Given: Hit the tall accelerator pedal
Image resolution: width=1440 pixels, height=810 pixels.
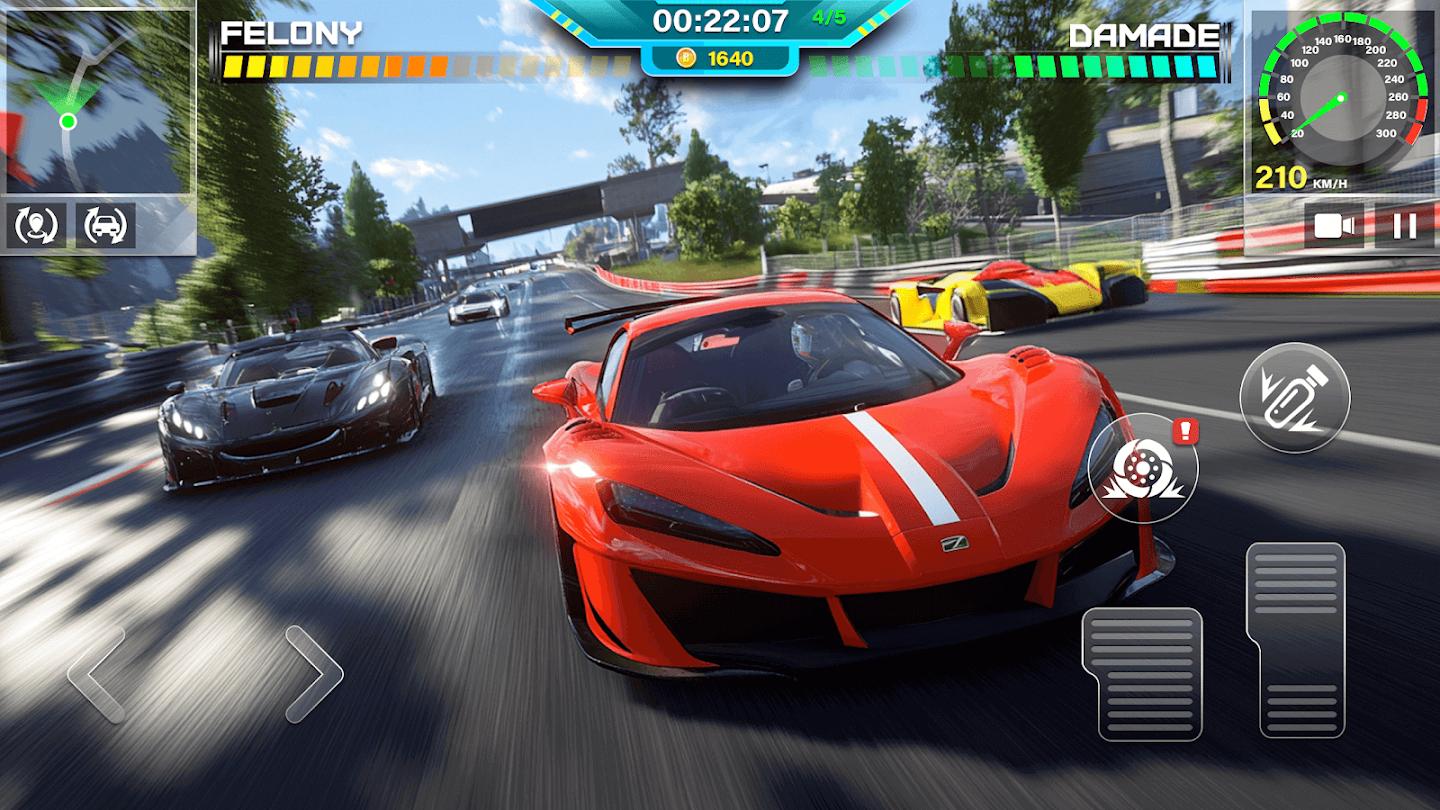Looking at the screenshot, I should click(x=1295, y=640).
